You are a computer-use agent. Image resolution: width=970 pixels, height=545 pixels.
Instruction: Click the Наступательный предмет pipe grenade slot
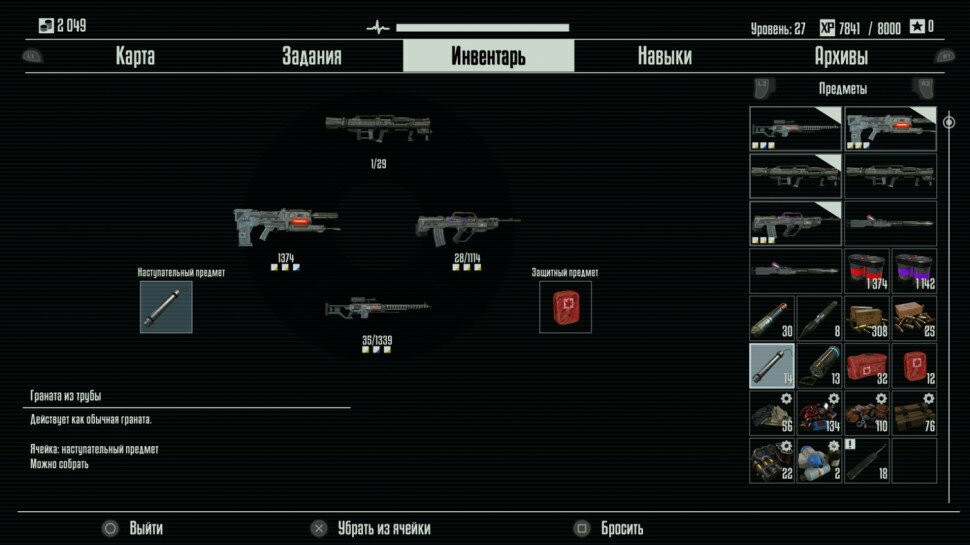pyautogui.click(x=166, y=307)
